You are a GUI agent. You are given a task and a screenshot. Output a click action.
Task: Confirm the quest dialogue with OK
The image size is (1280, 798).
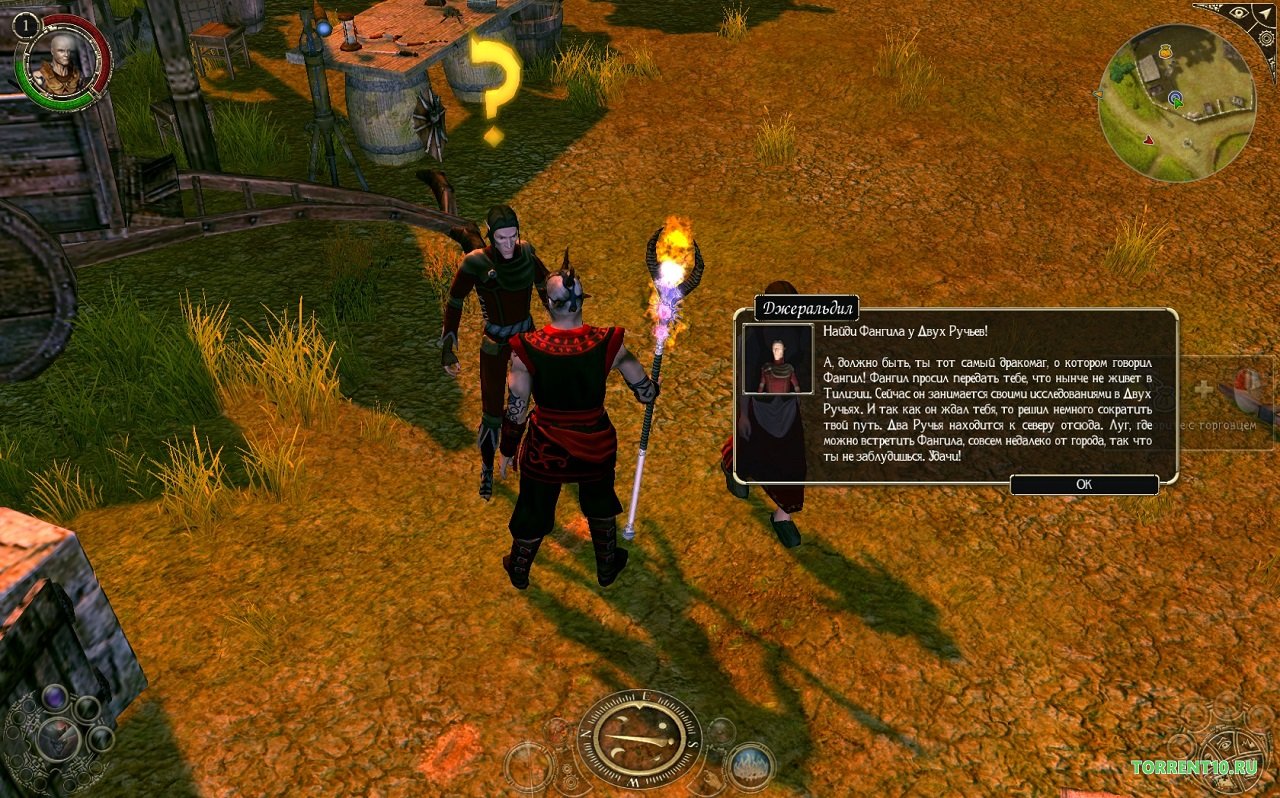tap(1084, 484)
